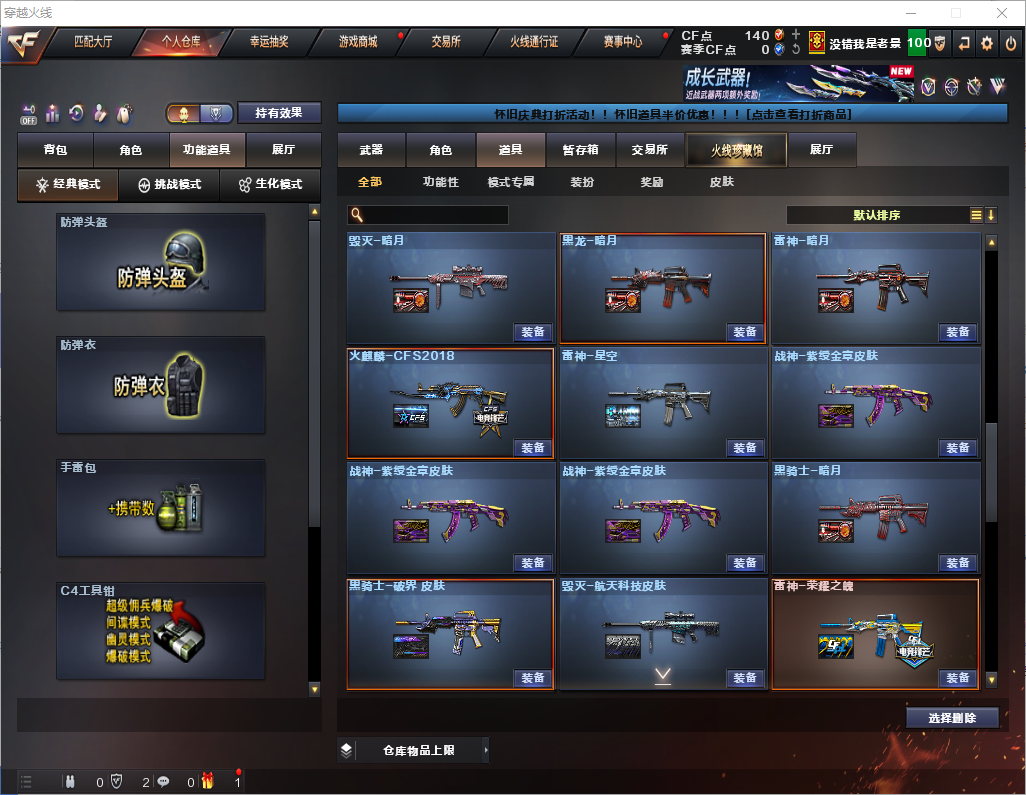1026x795 pixels.
Task: Open the 赛事中心 menu
Action: coord(623,42)
